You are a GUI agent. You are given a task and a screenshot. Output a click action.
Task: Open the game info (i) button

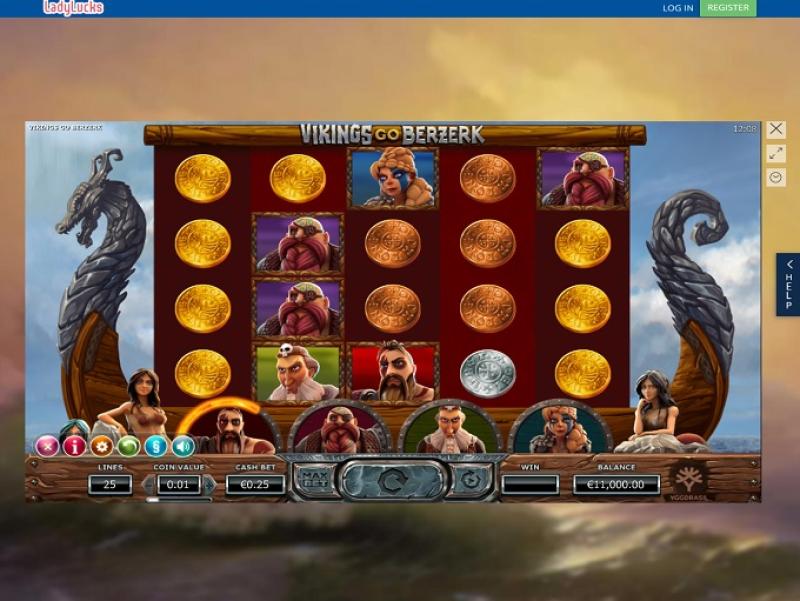click(x=73, y=446)
